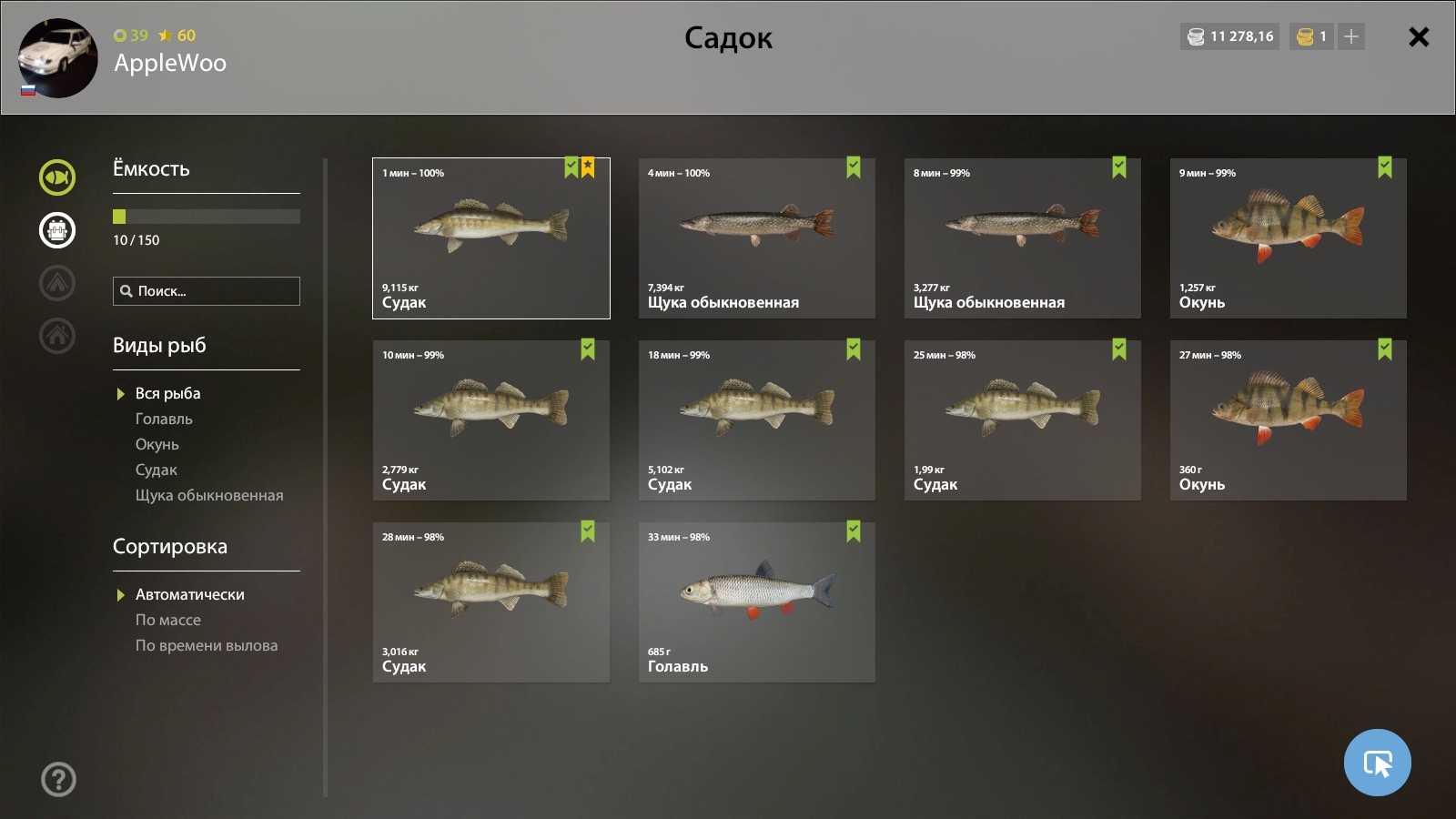Select the 9,115 кг Судак card
The width and height of the screenshot is (1456, 819).
tap(490, 238)
